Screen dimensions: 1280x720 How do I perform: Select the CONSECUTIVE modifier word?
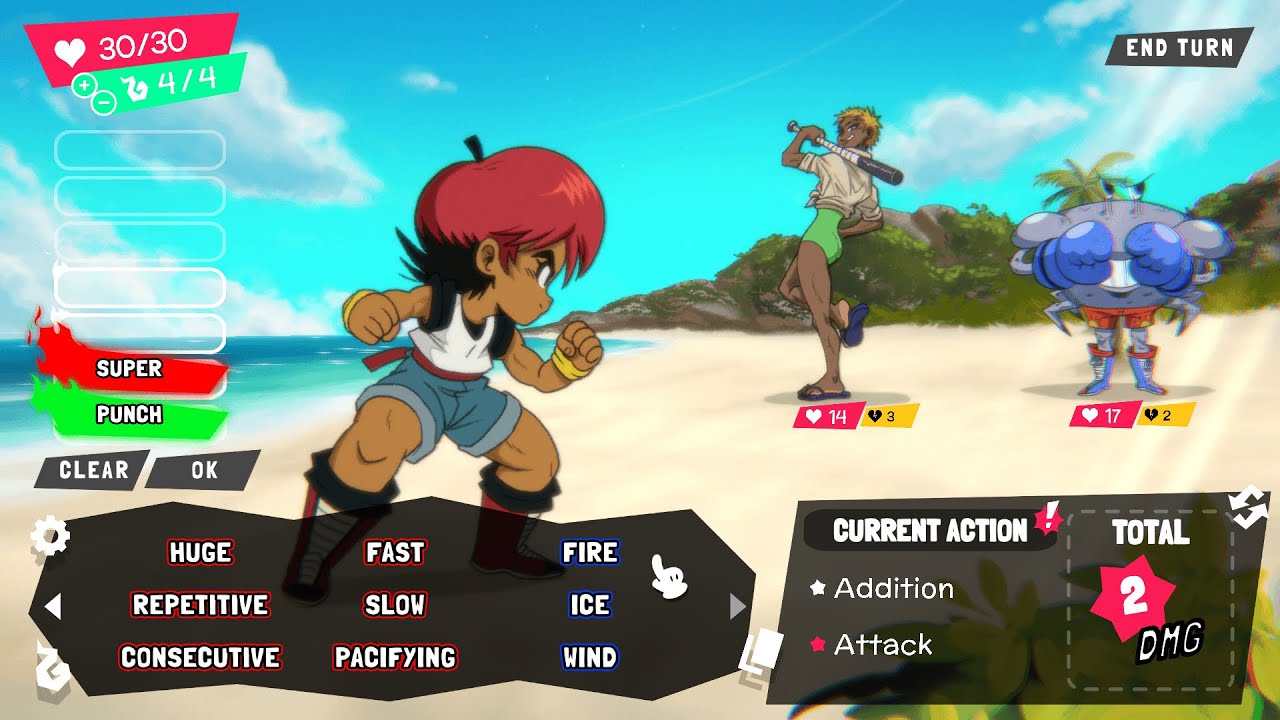pyautogui.click(x=200, y=657)
